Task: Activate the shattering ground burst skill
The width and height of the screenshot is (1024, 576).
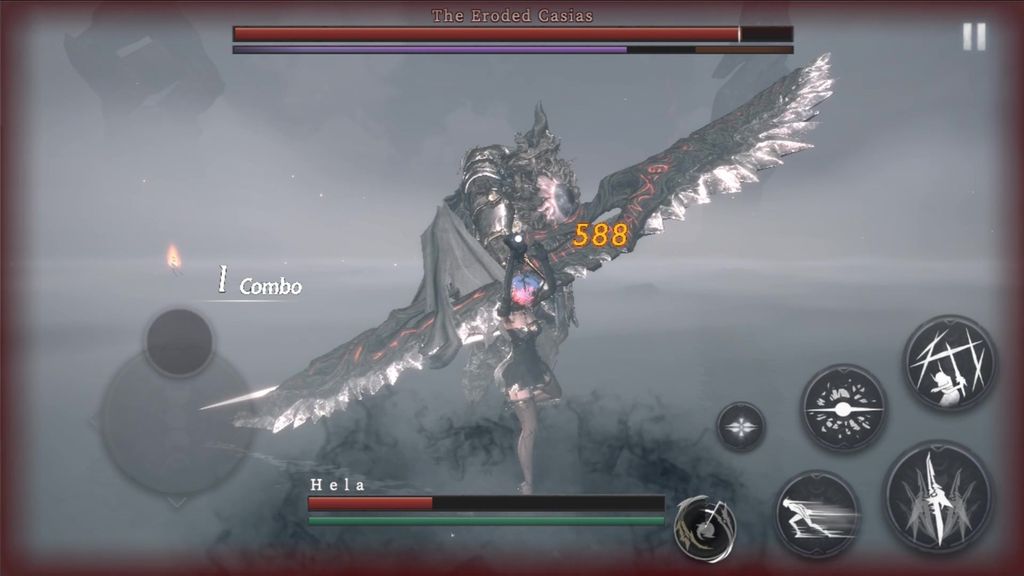Action: pos(844,408)
